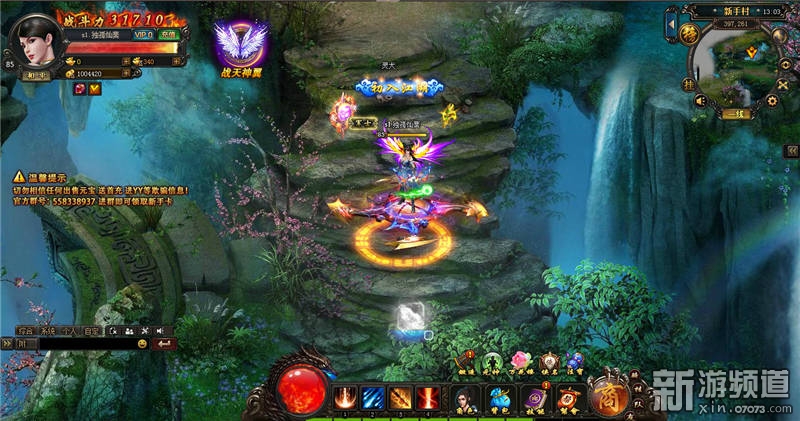Toggle the 和平 peace mode button
Image resolution: width=800 pixels, height=421 pixels.
click(x=37, y=73)
